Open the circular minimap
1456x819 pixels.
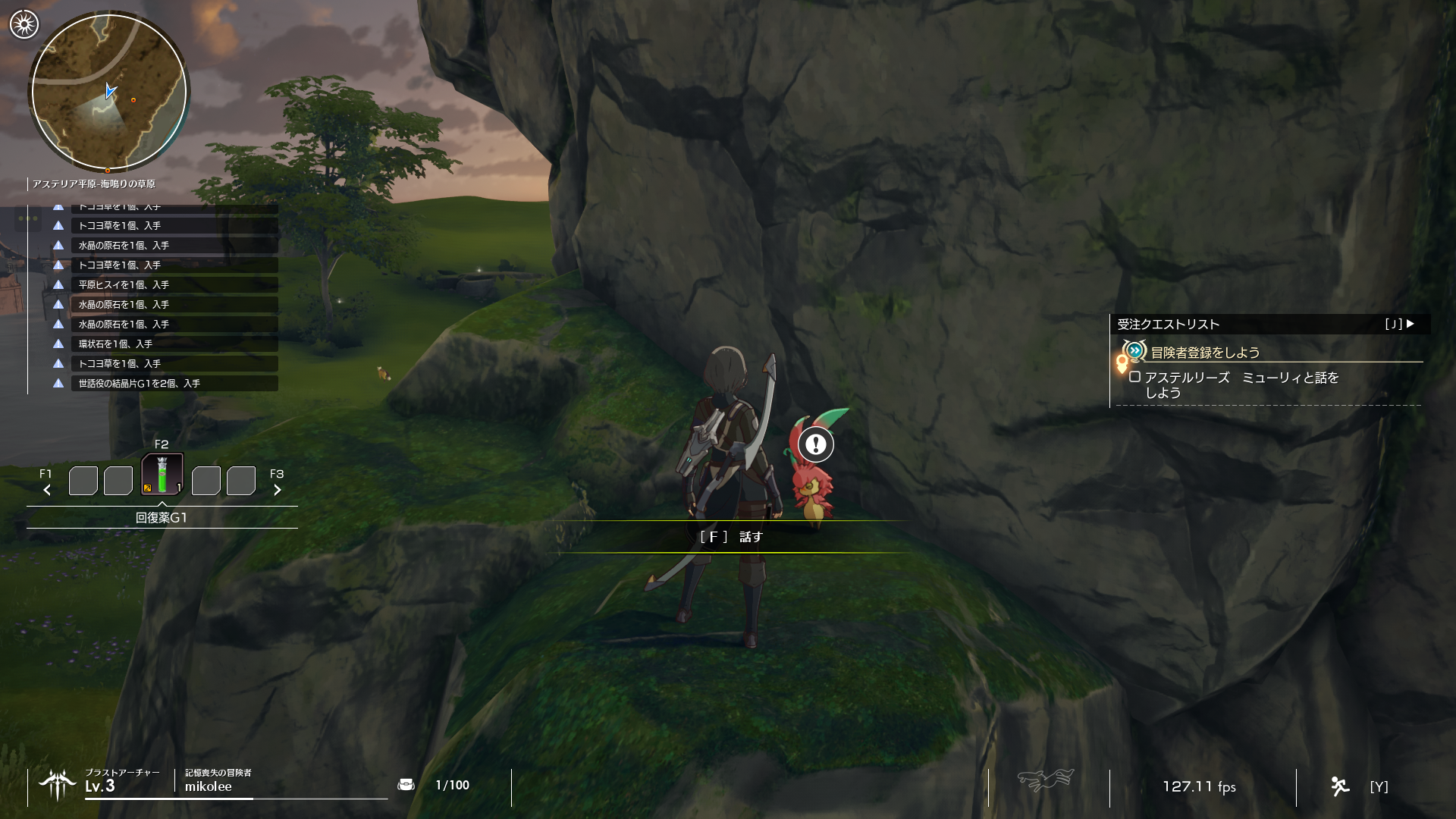point(108,92)
